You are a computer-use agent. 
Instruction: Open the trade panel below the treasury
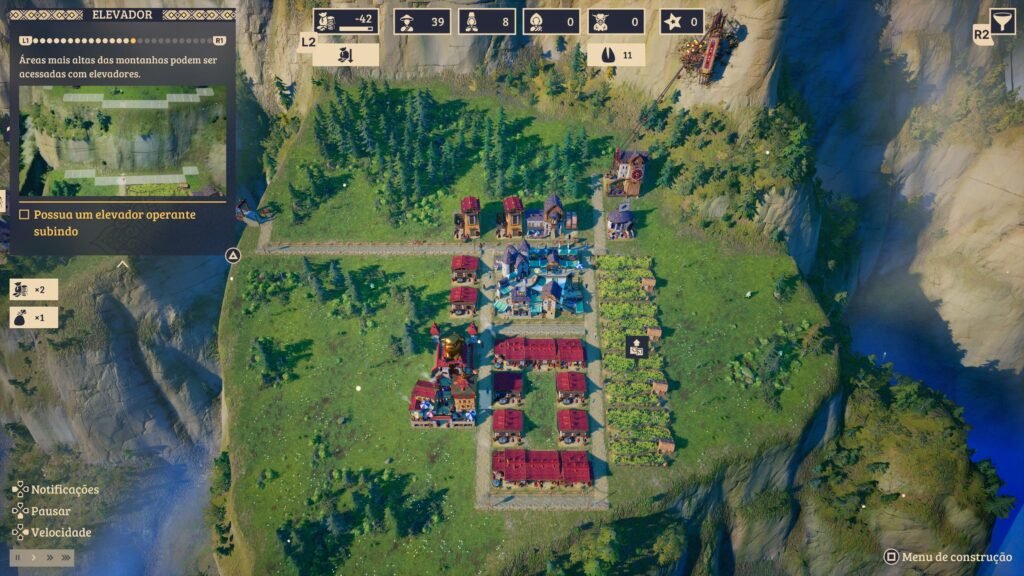coord(346,54)
